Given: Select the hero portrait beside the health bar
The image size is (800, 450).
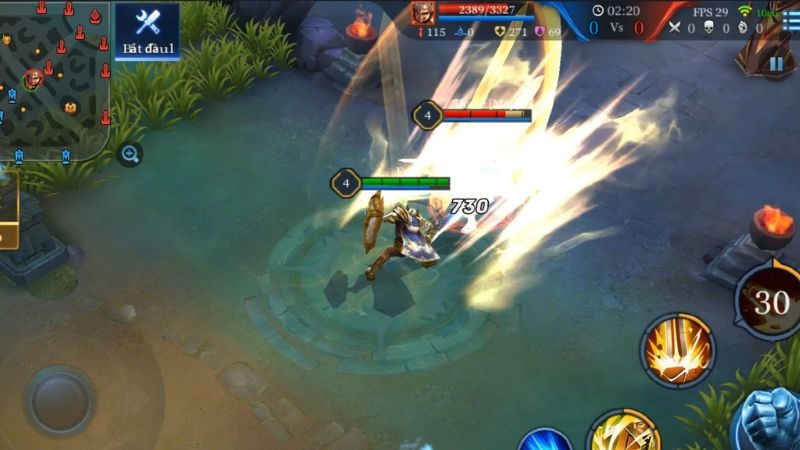Looking at the screenshot, I should coord(421,12).
